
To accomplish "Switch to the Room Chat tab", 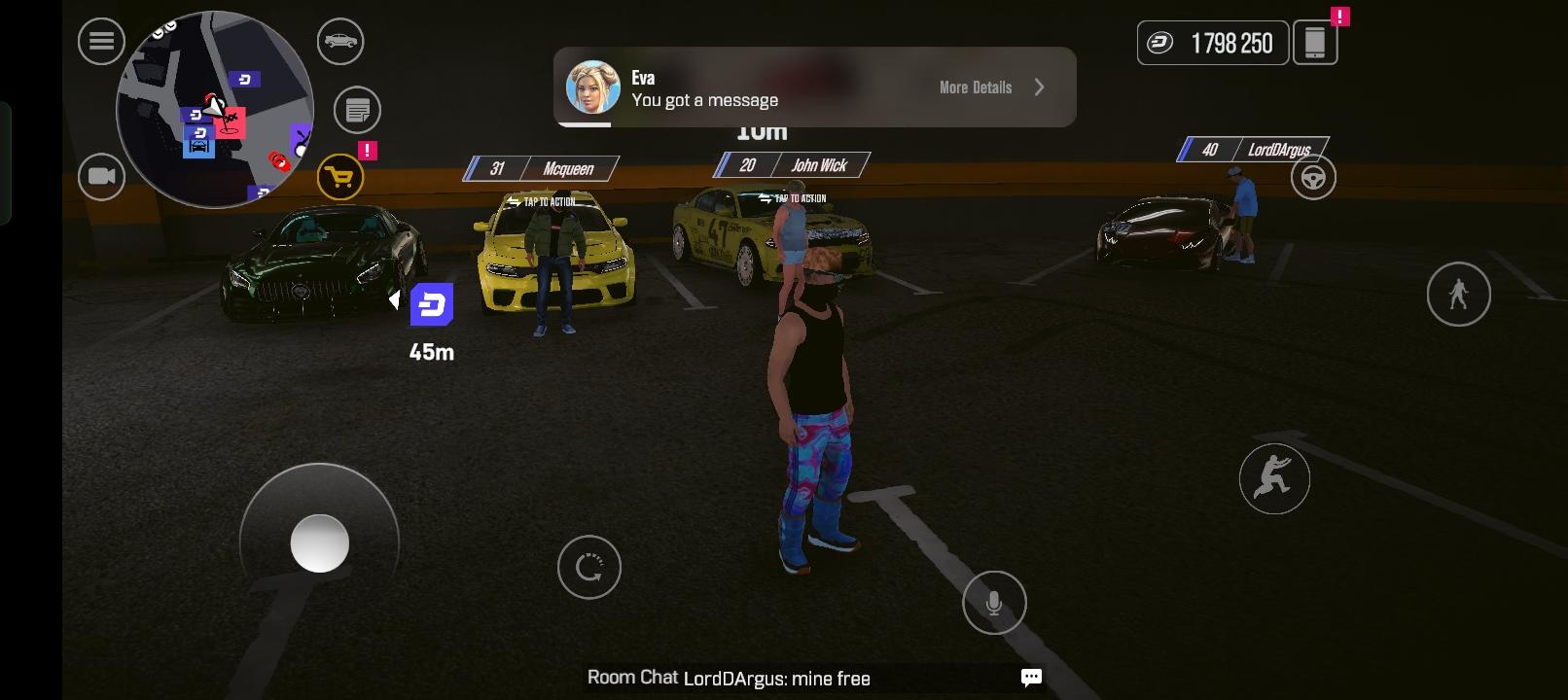I will [x=630, y=678].
